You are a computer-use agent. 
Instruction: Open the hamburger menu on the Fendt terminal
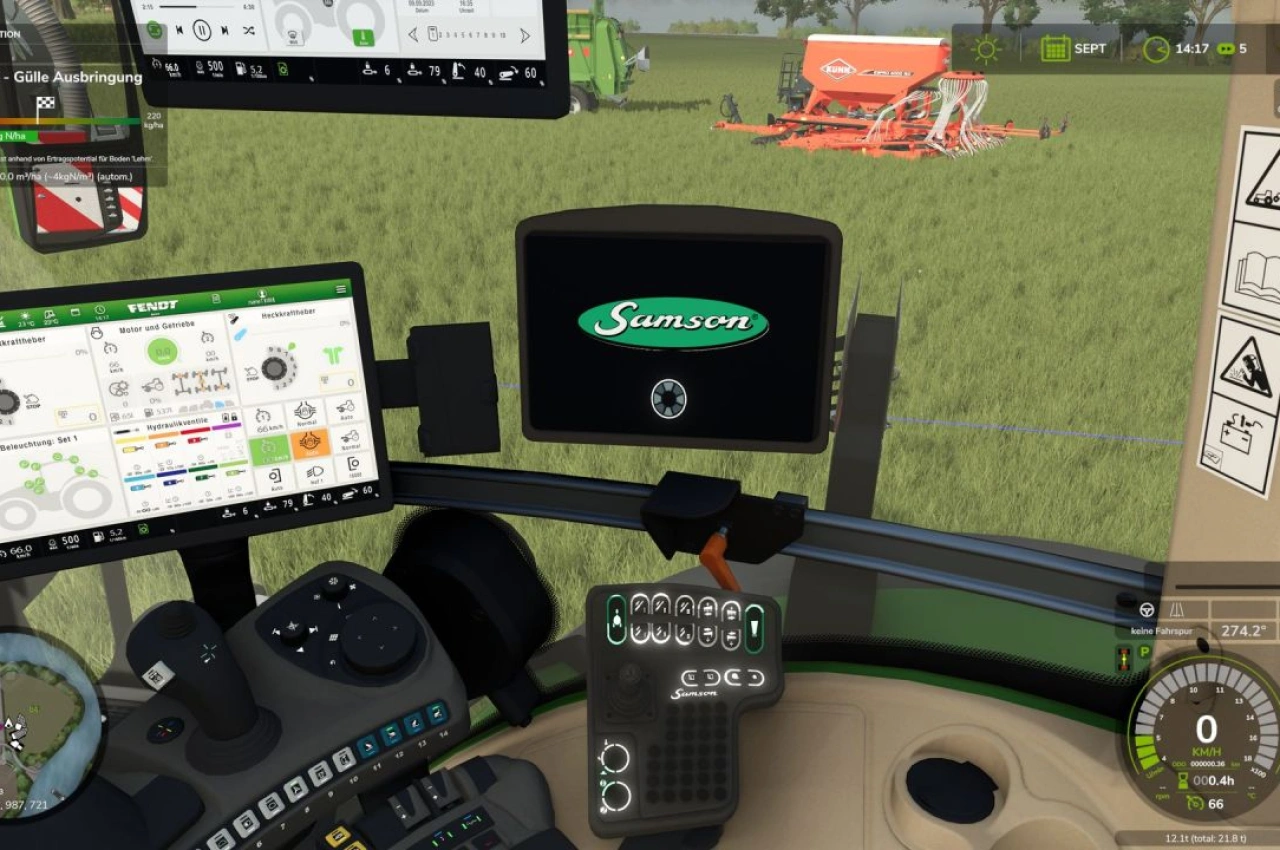coord(341,289)
